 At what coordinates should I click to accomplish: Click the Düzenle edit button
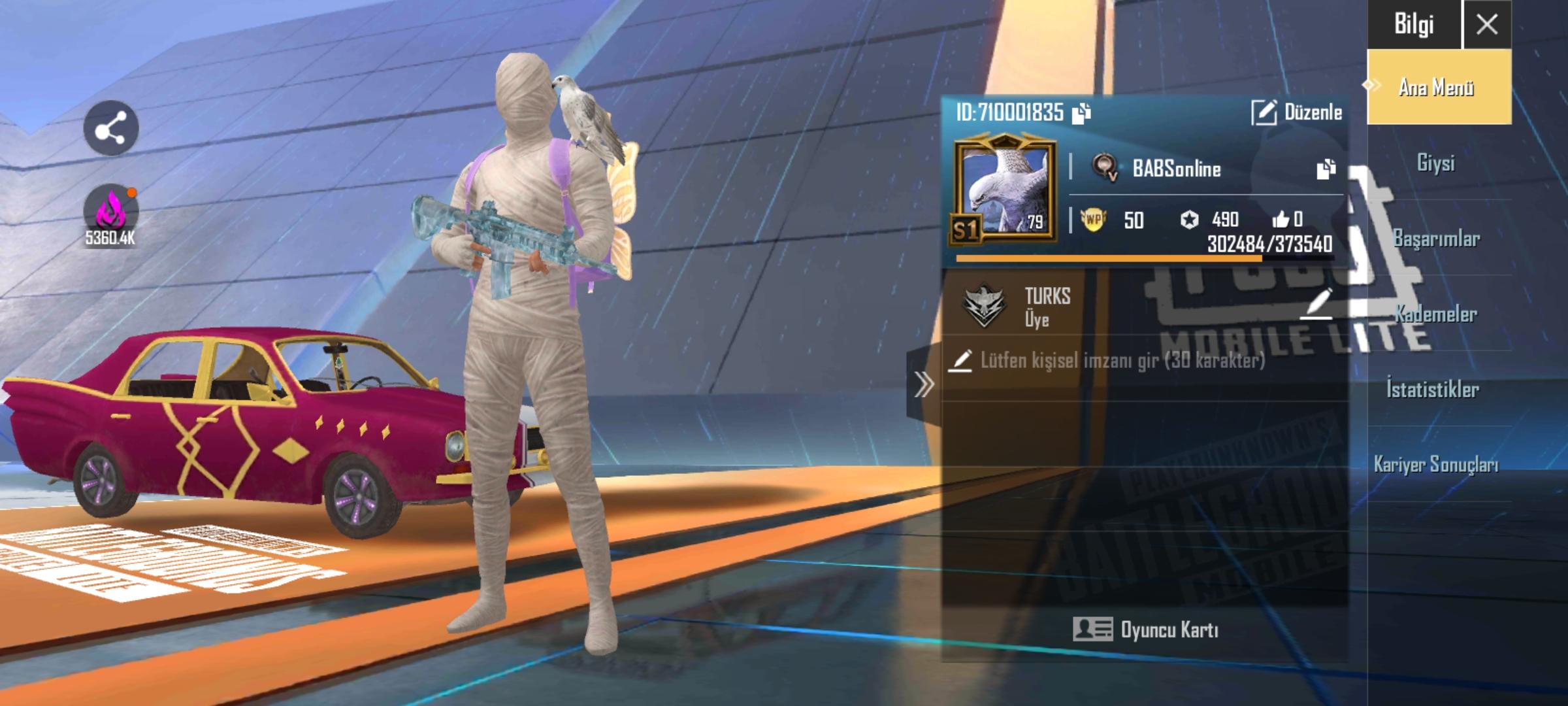[x=1297, y=112]
